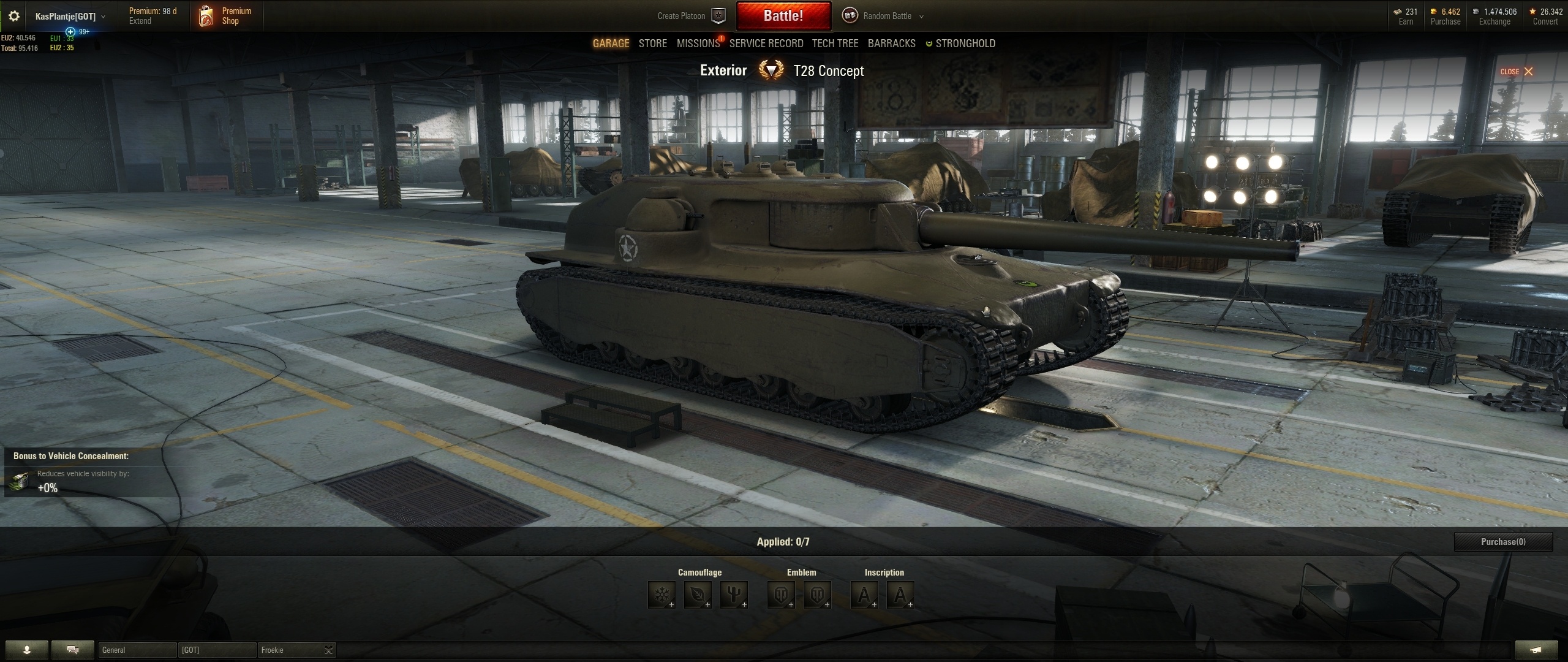1568x662 pixels.
Task: Open the [GOT] clan chat channel
Action: [217, 650]
